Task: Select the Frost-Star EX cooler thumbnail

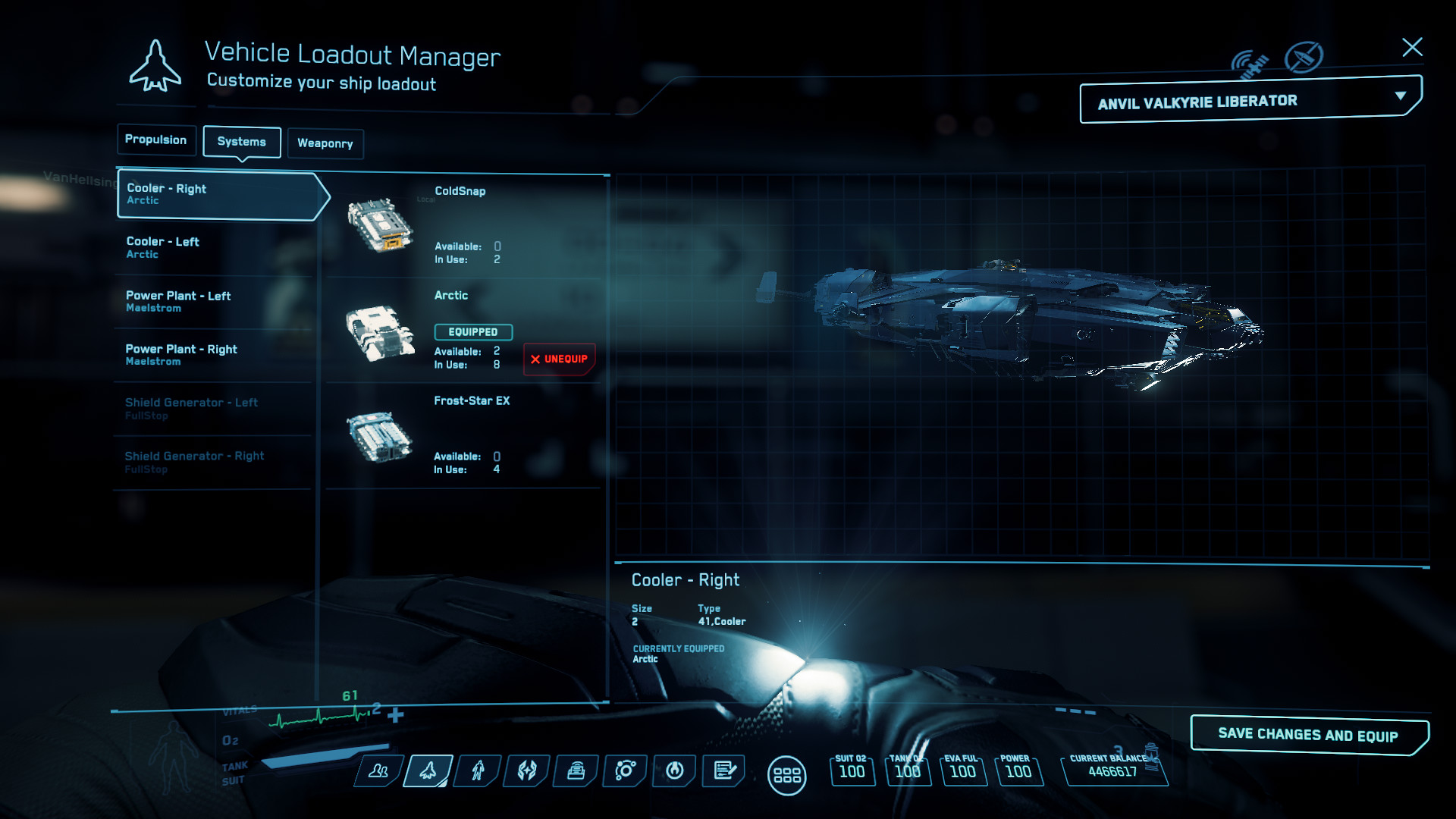Action: pyautogui.click(x=381, y=438)
